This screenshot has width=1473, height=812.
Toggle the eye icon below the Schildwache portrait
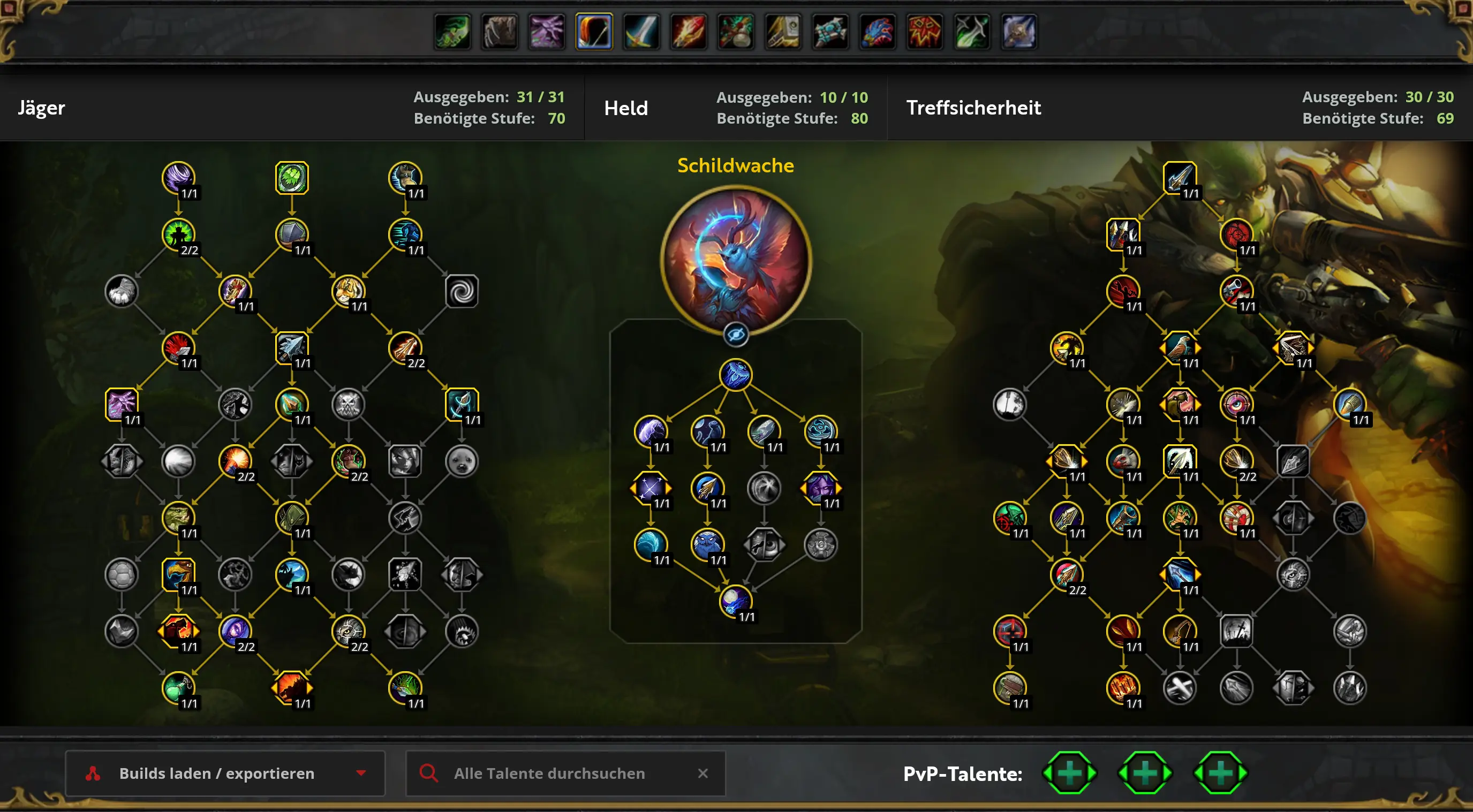735,335
